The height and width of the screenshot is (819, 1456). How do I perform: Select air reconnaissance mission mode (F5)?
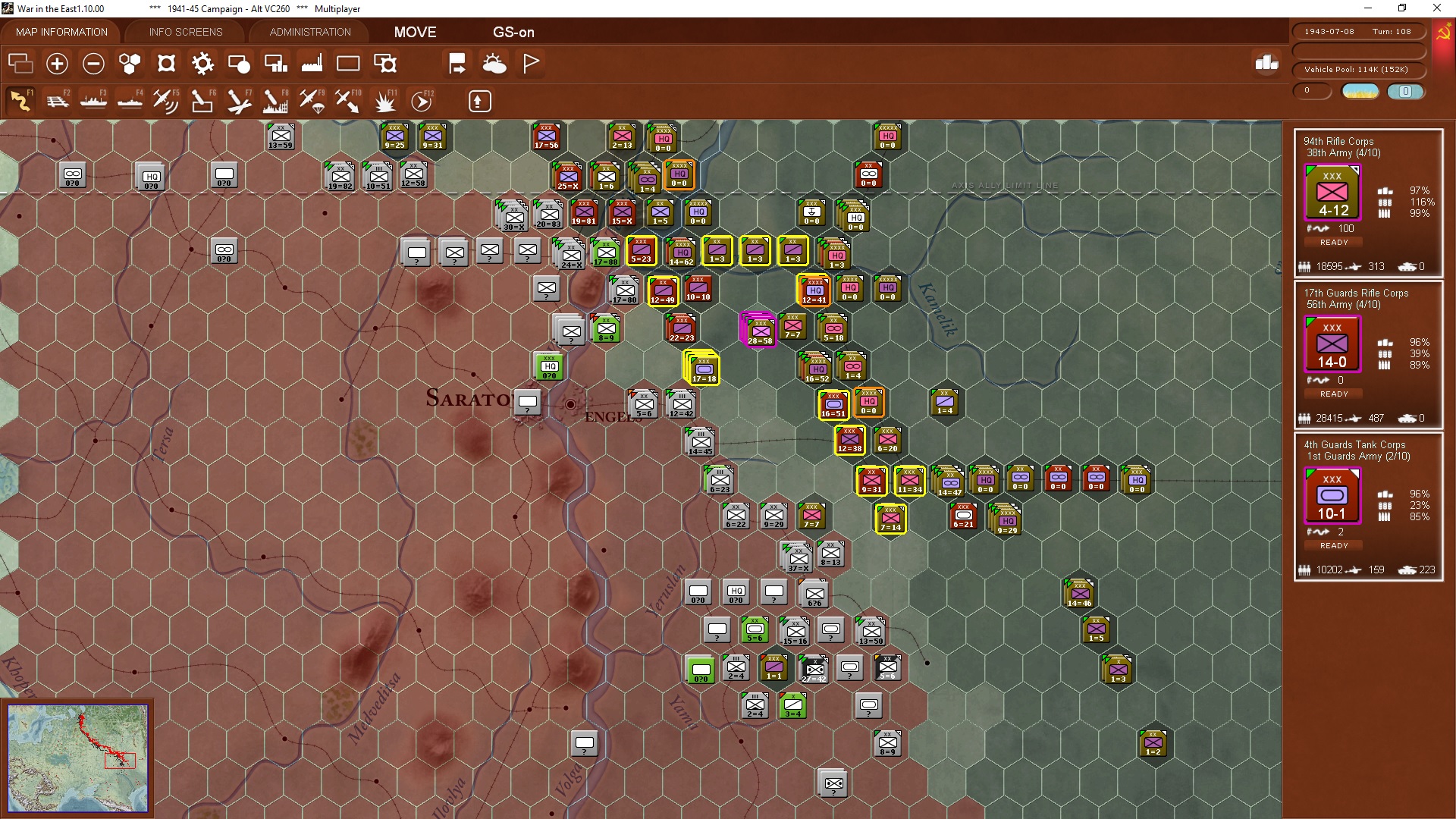click(x=166, y=101)
